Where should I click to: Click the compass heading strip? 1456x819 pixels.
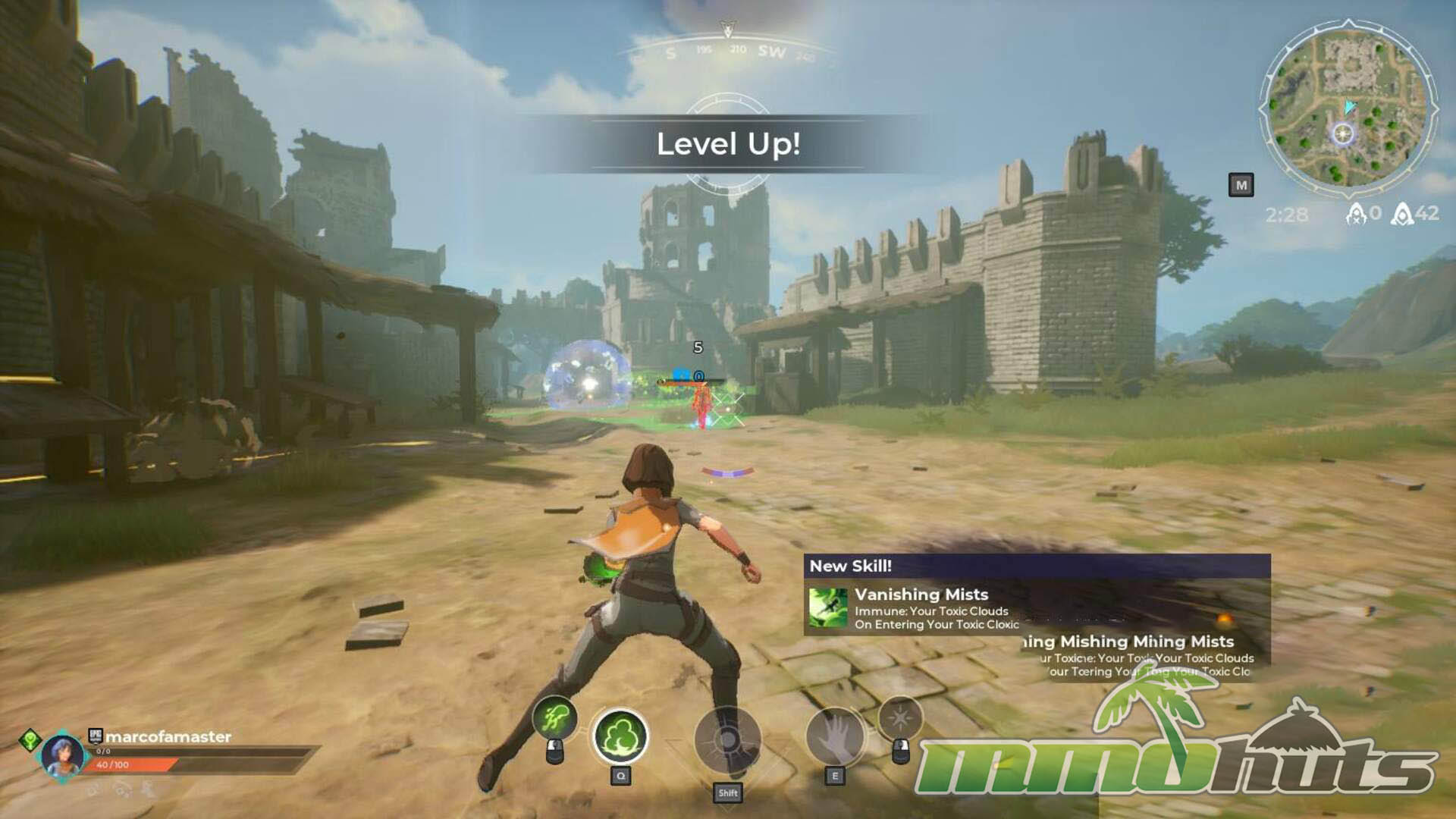click(728, 52)
